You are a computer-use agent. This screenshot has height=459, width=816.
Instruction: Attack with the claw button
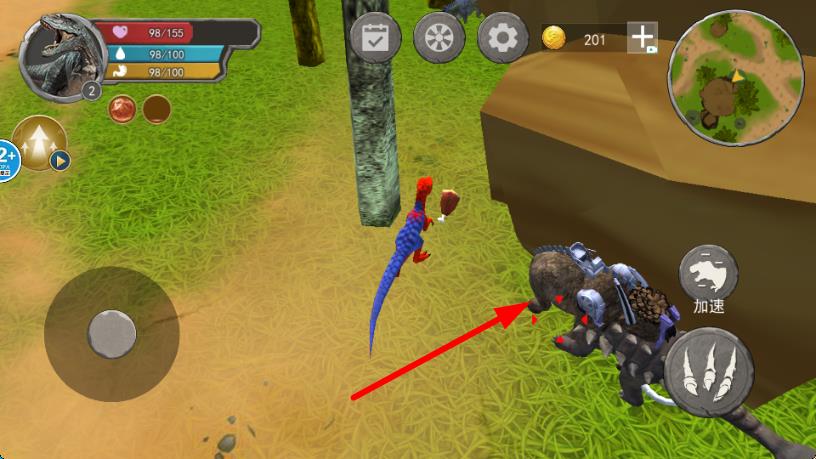pos(708,371)
